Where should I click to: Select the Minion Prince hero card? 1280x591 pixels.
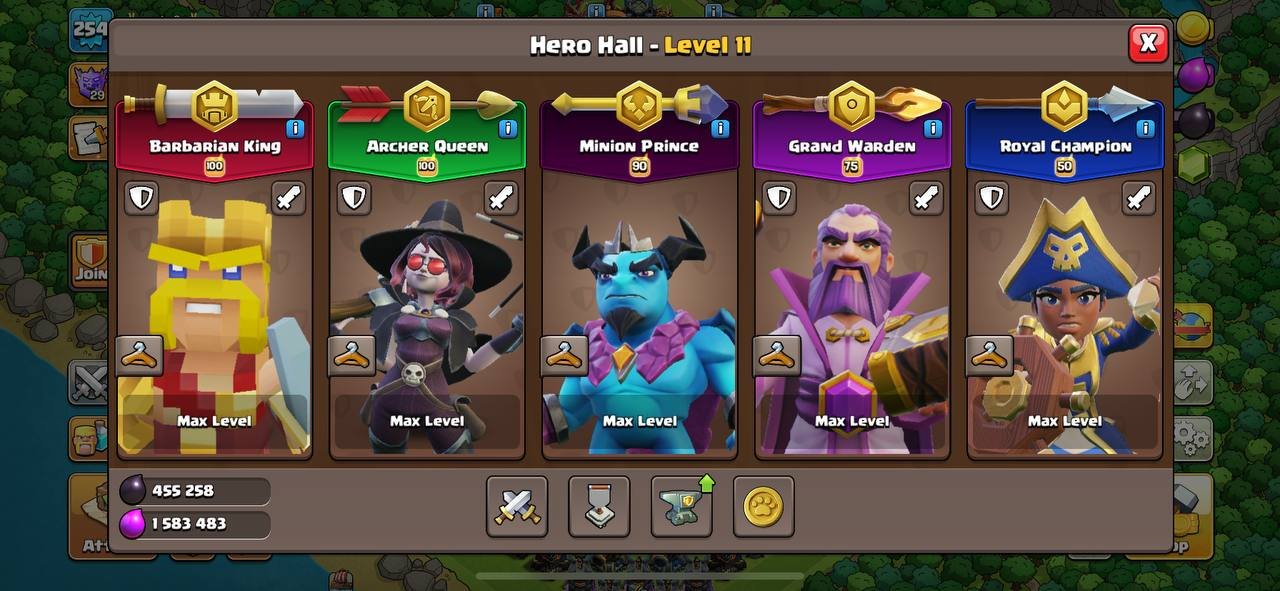click(640, 300)
